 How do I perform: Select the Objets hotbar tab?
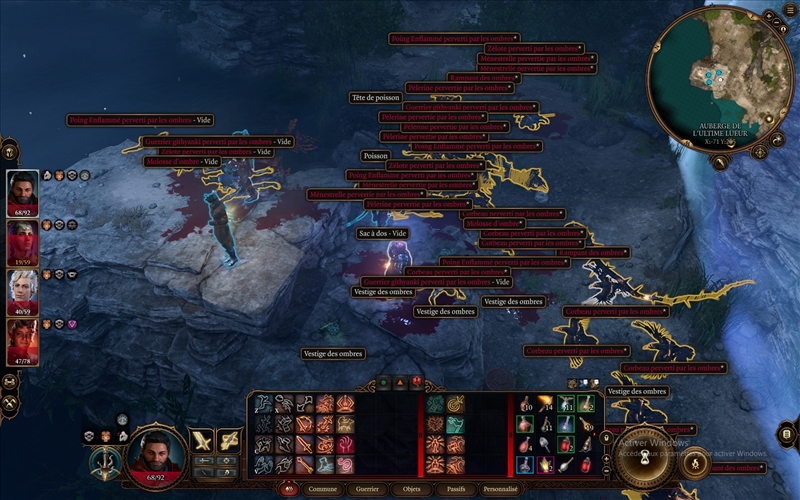[412, 490]
